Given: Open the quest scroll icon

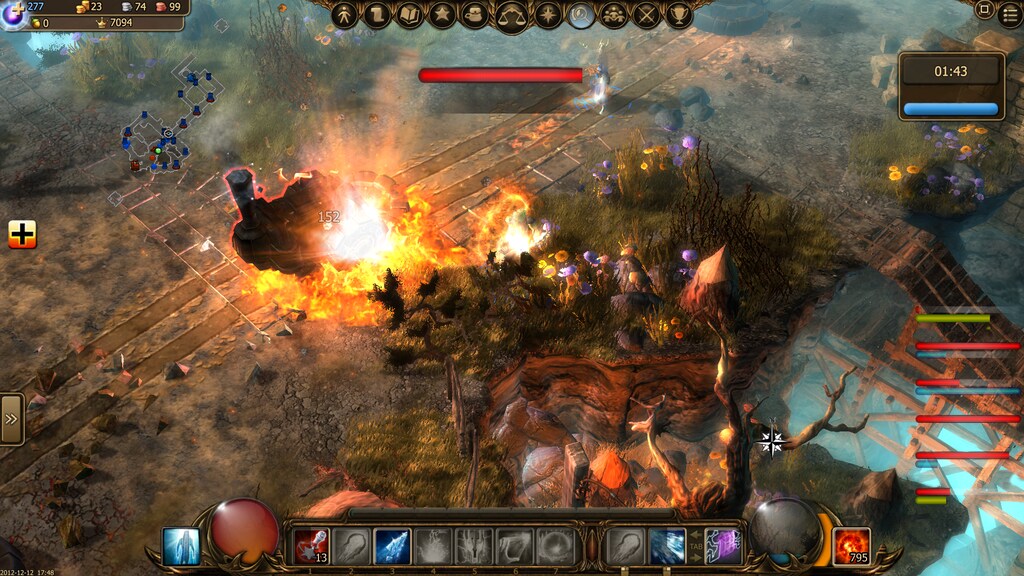Looking at the screenshot, I should click(x=377, y=14).
